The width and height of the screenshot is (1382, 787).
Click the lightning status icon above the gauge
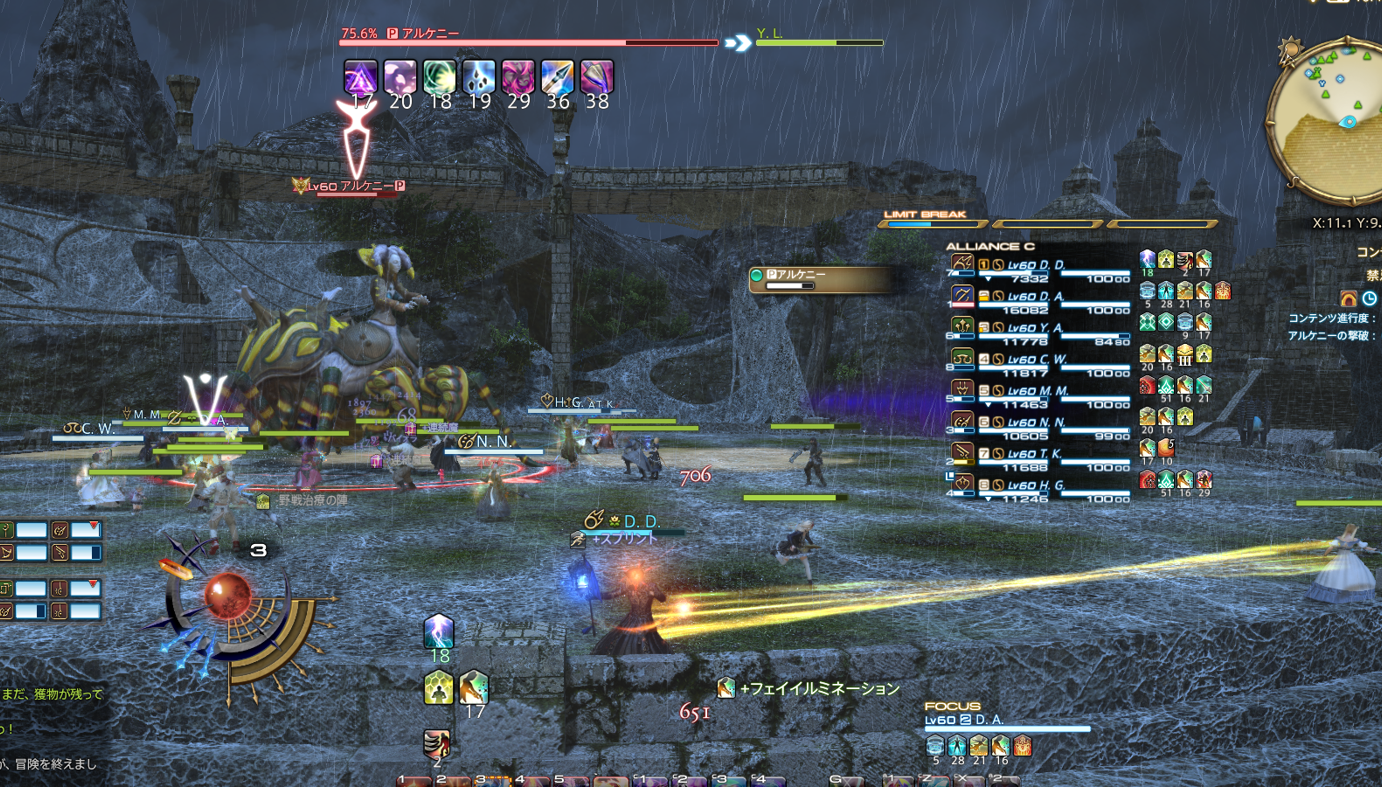tap(439, 632)
